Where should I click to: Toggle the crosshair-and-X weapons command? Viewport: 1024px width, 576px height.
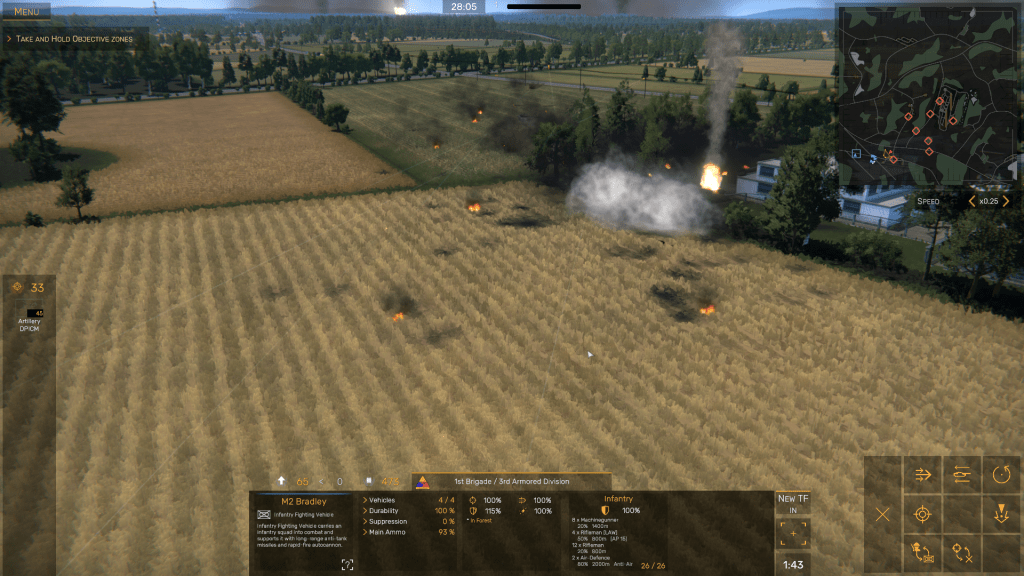[962, 552]
